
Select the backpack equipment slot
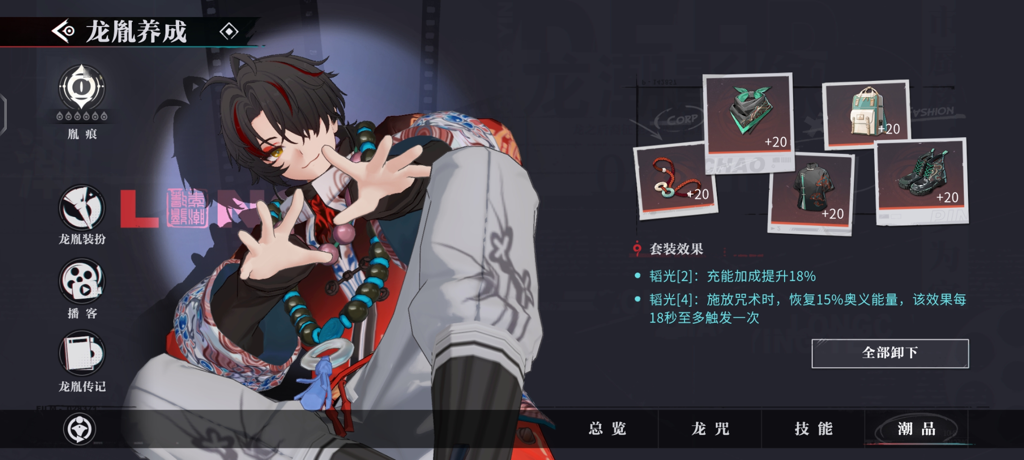click(x=864, y=112)
